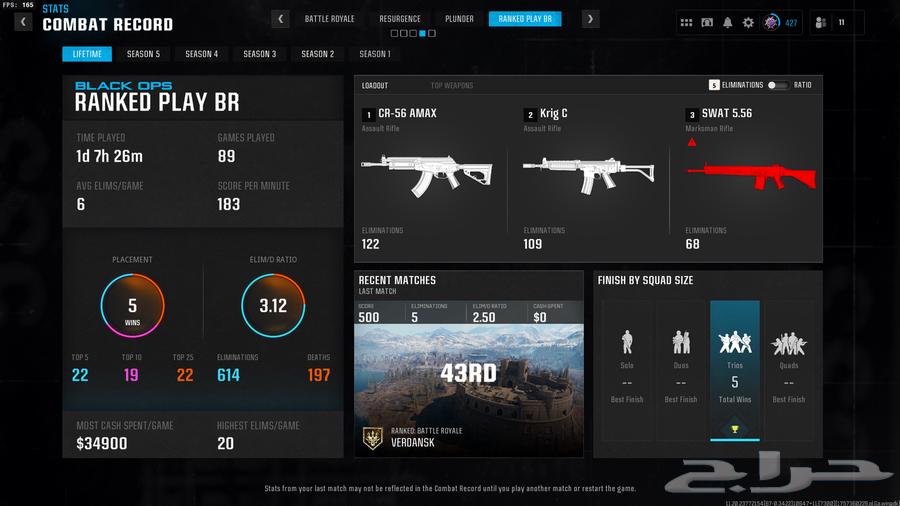Open the Resurgence stats tab
Screen dimensions: 900x506
click(x=400, y=19)
